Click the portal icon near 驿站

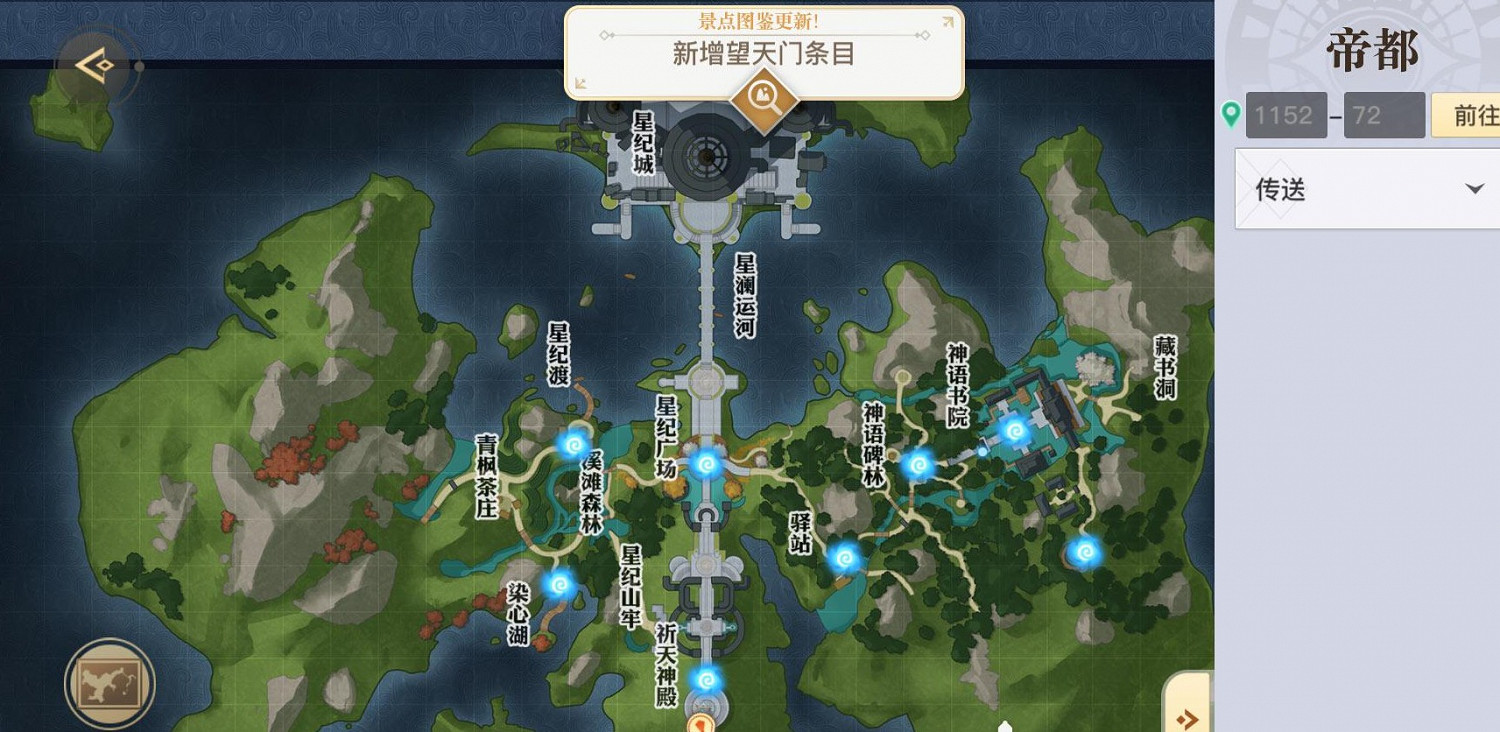[845, 559]
